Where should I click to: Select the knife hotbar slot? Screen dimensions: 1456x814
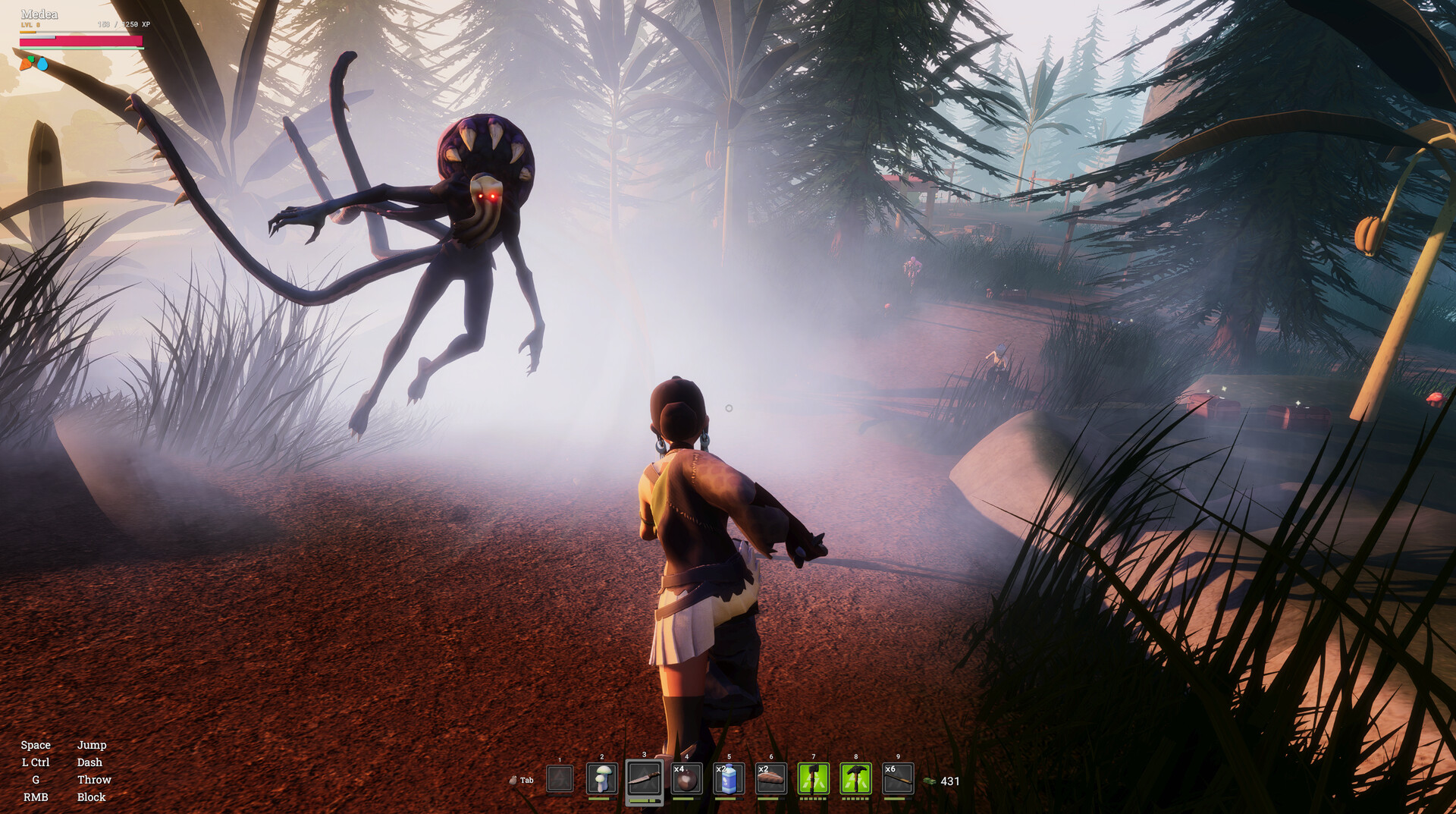pyautogui.click(x=644, y=779)
